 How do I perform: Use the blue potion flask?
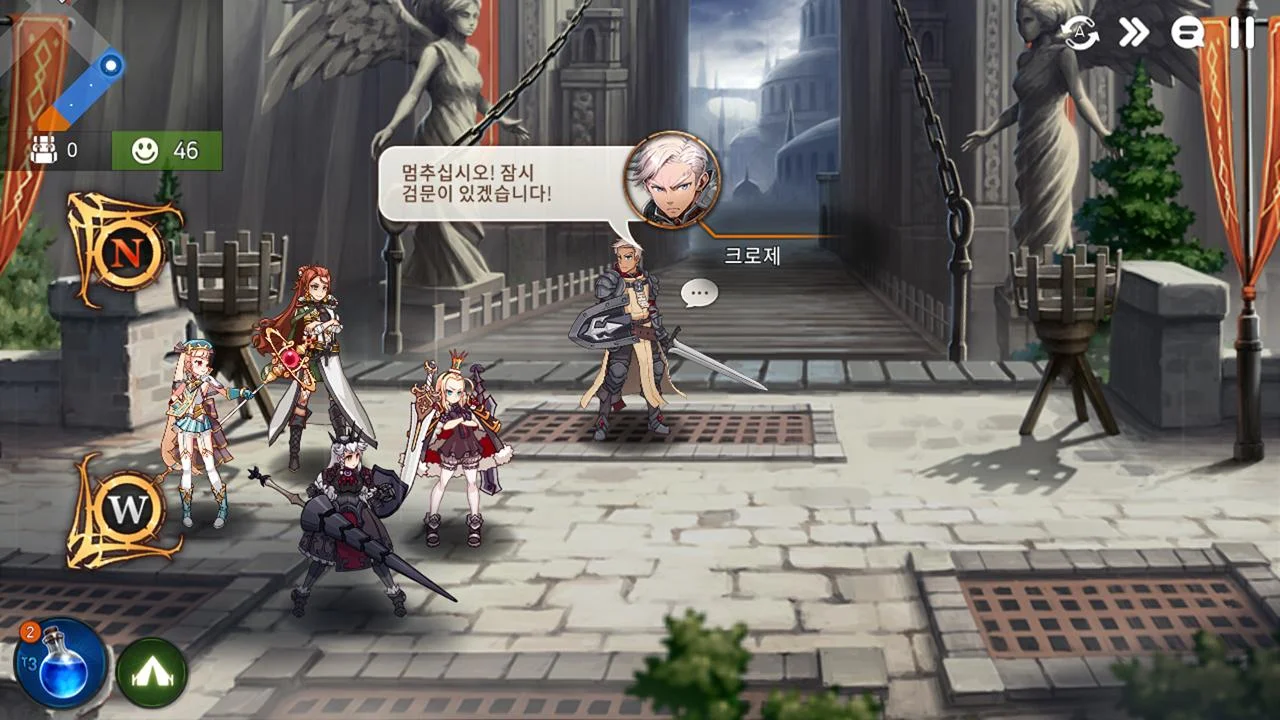(60, 663)
